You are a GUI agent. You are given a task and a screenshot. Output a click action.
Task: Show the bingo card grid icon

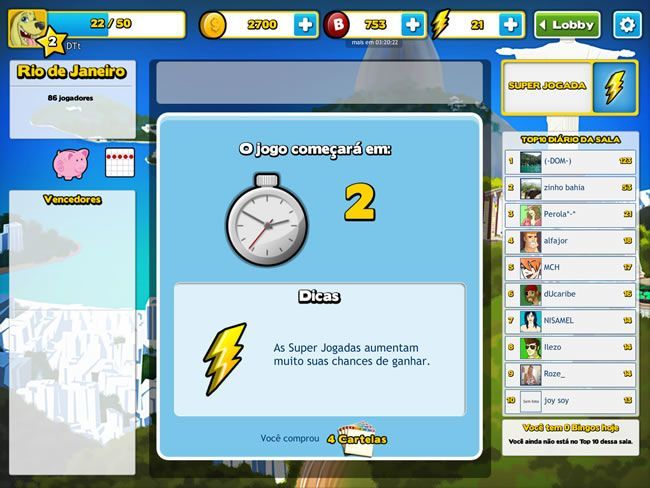(x=119, y=162)
